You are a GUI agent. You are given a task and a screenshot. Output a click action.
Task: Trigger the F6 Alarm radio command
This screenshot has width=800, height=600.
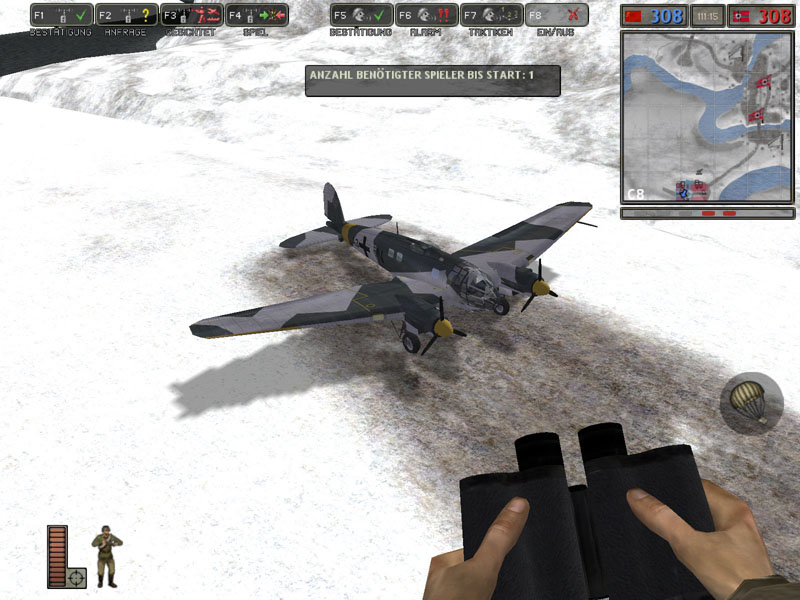tap(427, 15)
